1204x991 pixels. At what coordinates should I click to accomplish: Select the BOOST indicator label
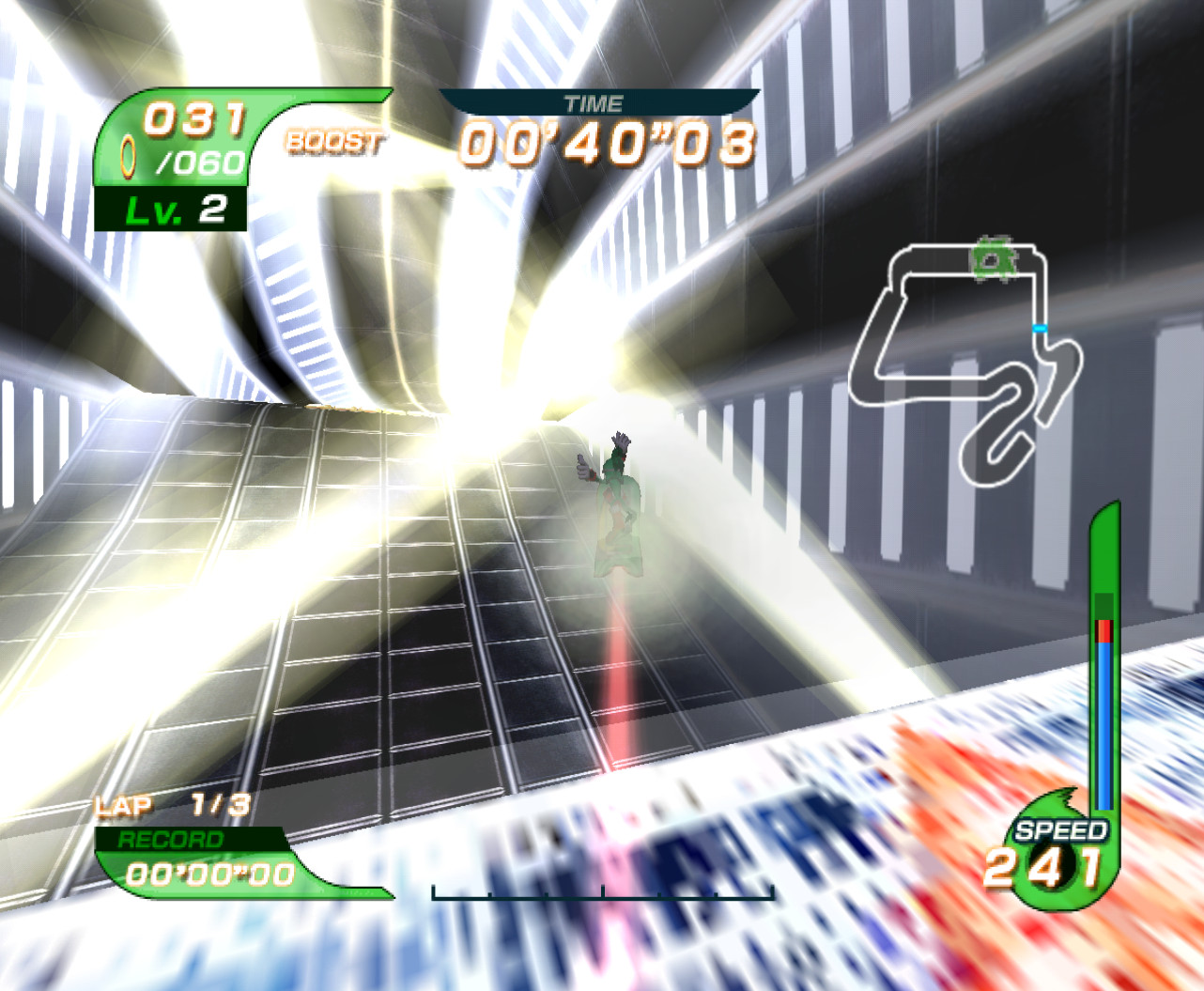click(334, 141)
